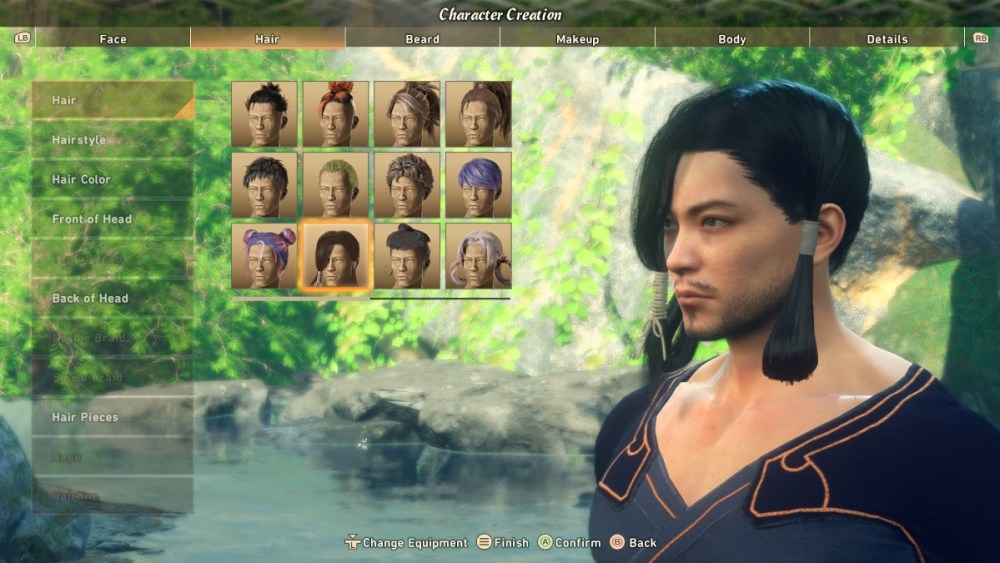Screen dimensions: 1000x563
Task: Choose the brown high ponytail hairstyle
Action: pos(478,114)
